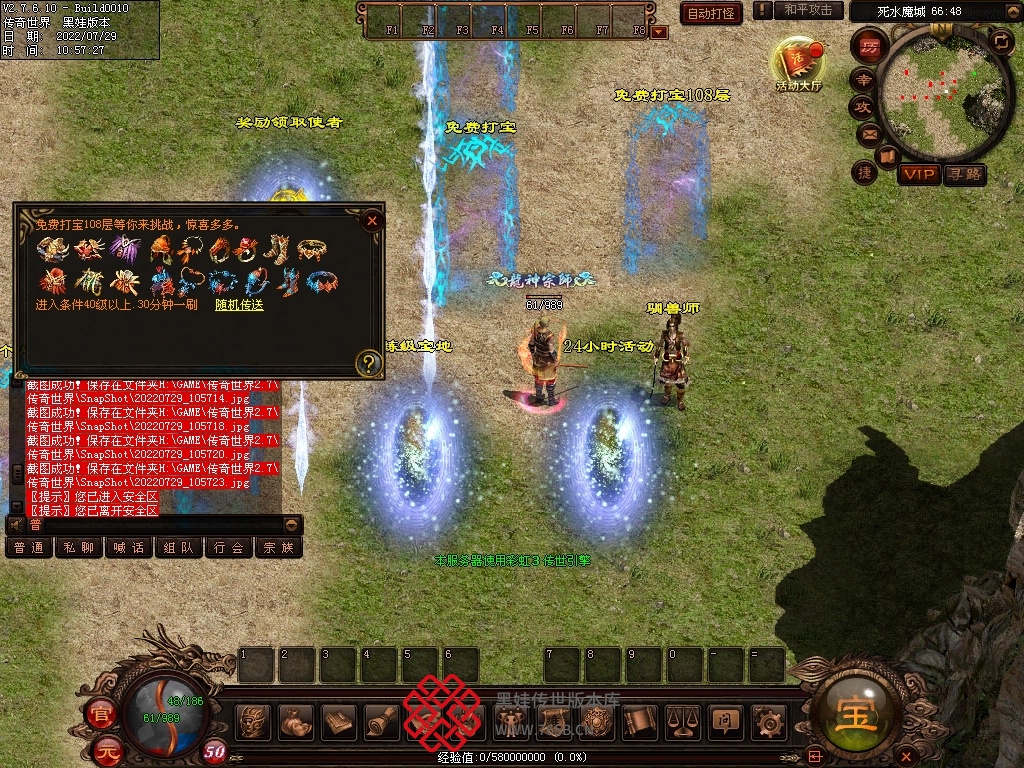Click the 随机传送 teleport link
The width and height of the screenshot is (1024, 768).
(239, 305)
